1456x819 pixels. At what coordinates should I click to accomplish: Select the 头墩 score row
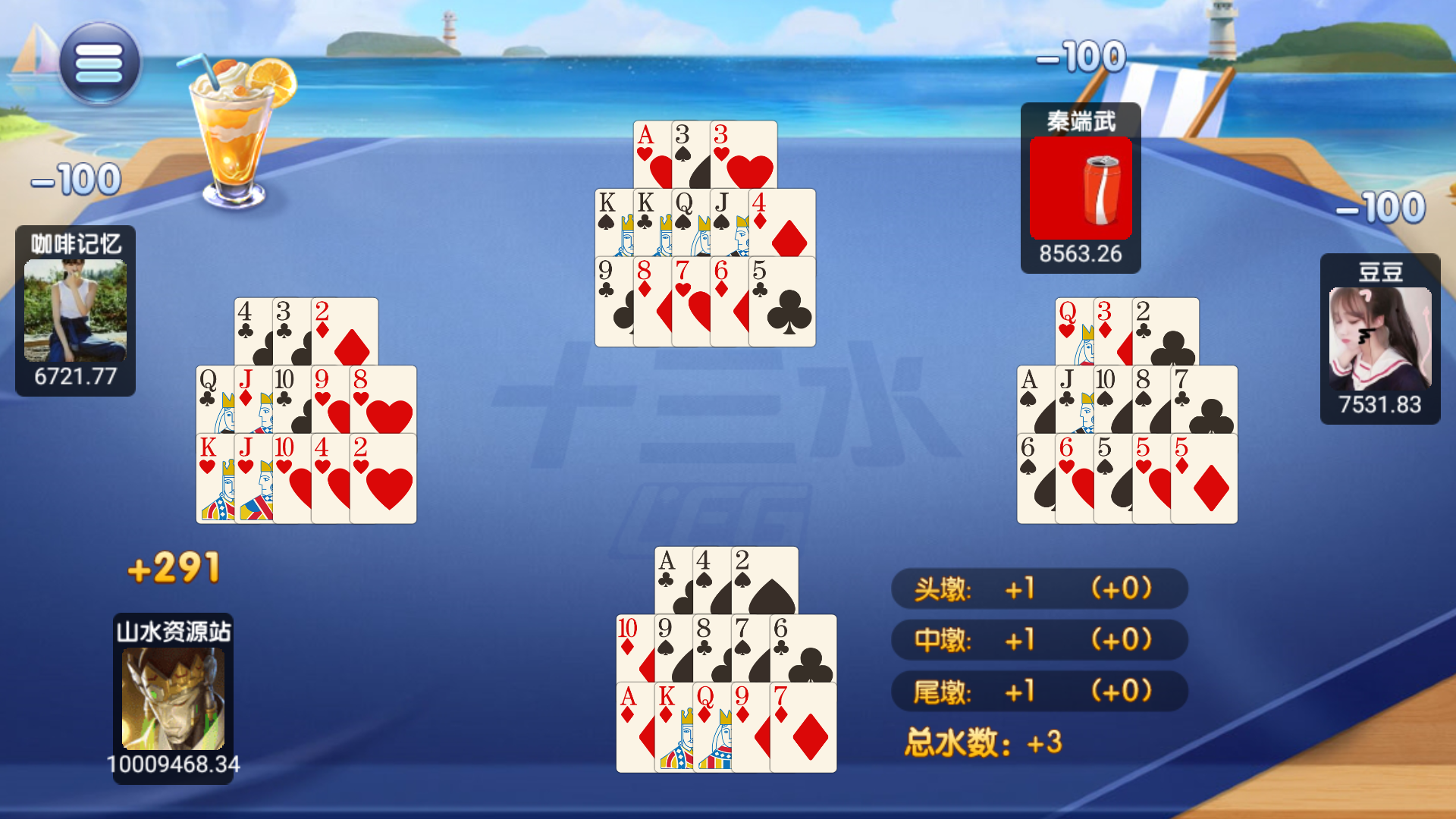[1039, 589]
